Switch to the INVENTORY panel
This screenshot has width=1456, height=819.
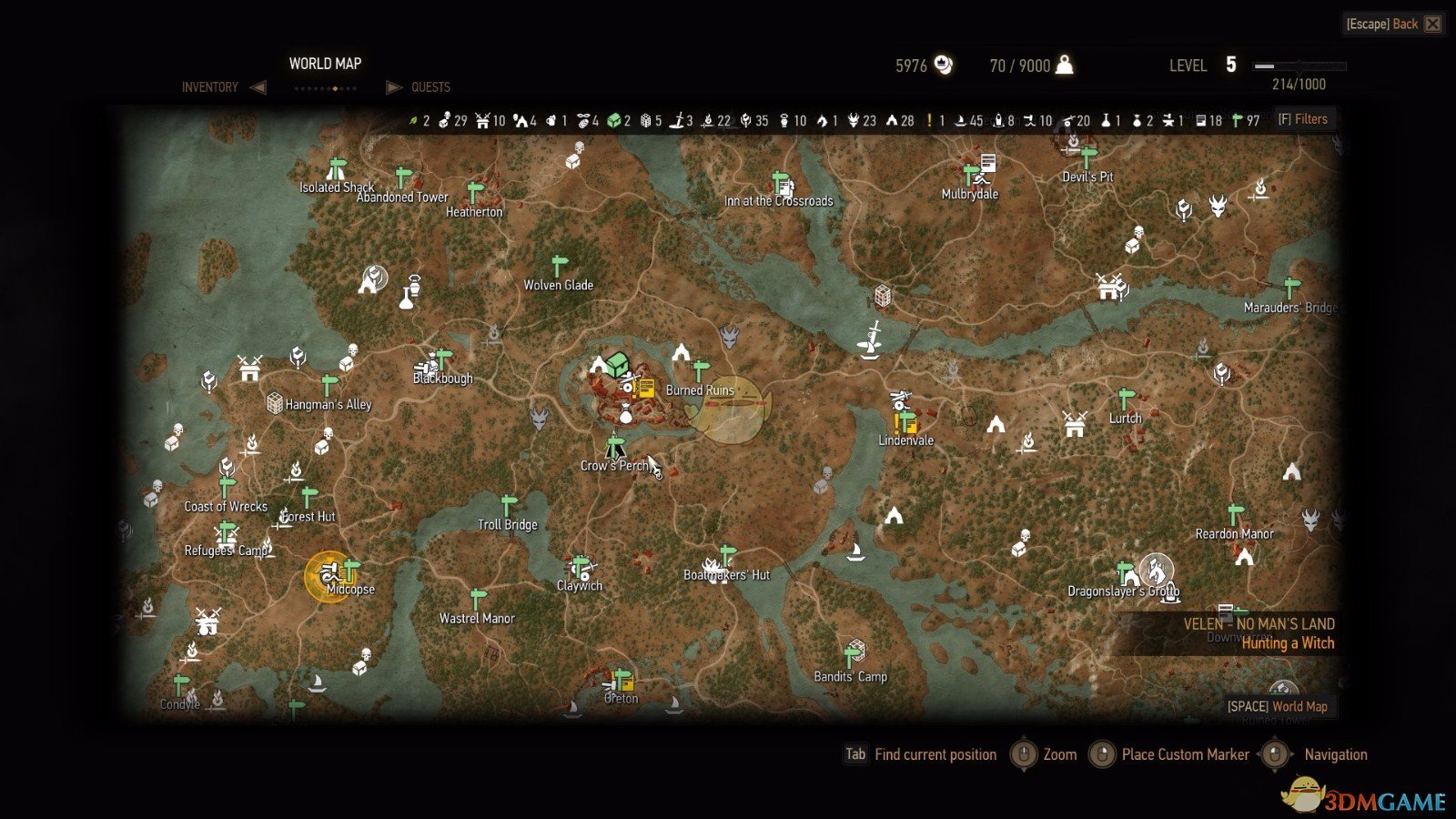pyautogui.click(x=209, y=86)
